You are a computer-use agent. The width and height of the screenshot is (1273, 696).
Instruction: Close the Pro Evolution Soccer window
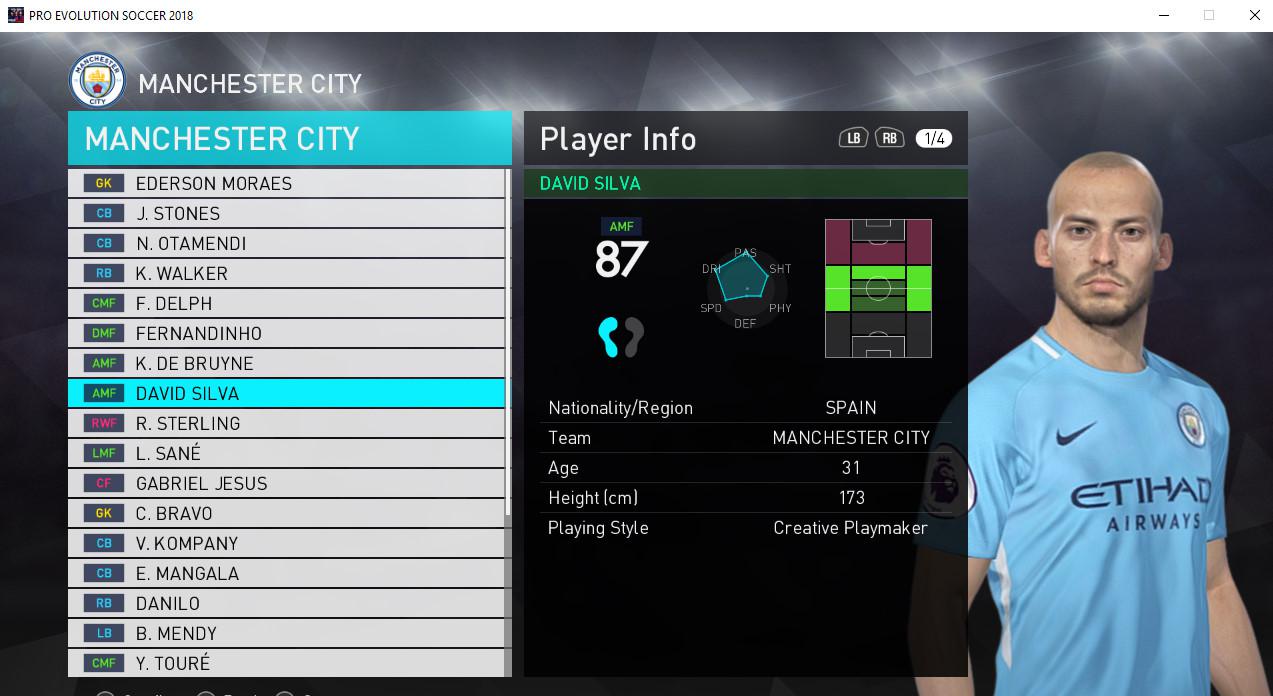1254,15
